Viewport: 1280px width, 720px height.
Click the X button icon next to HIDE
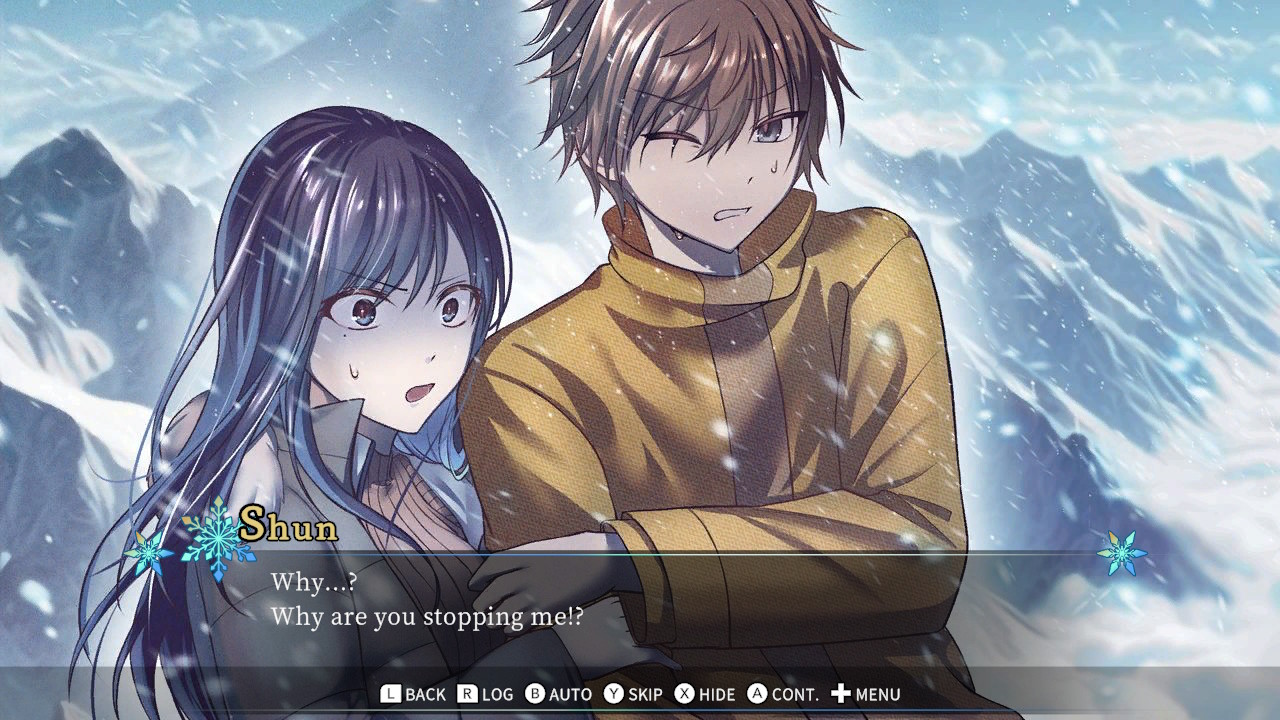682,693
